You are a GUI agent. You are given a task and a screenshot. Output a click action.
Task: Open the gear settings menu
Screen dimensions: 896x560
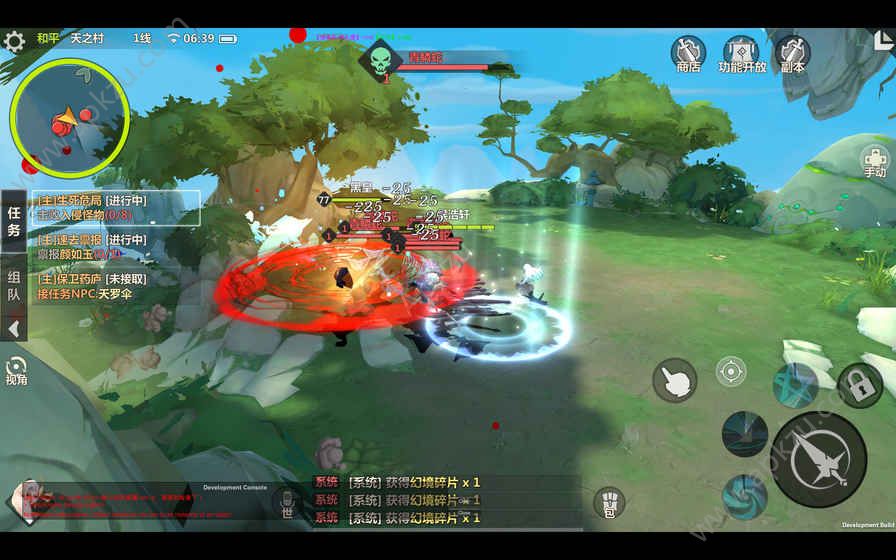[x=14, y=41]
